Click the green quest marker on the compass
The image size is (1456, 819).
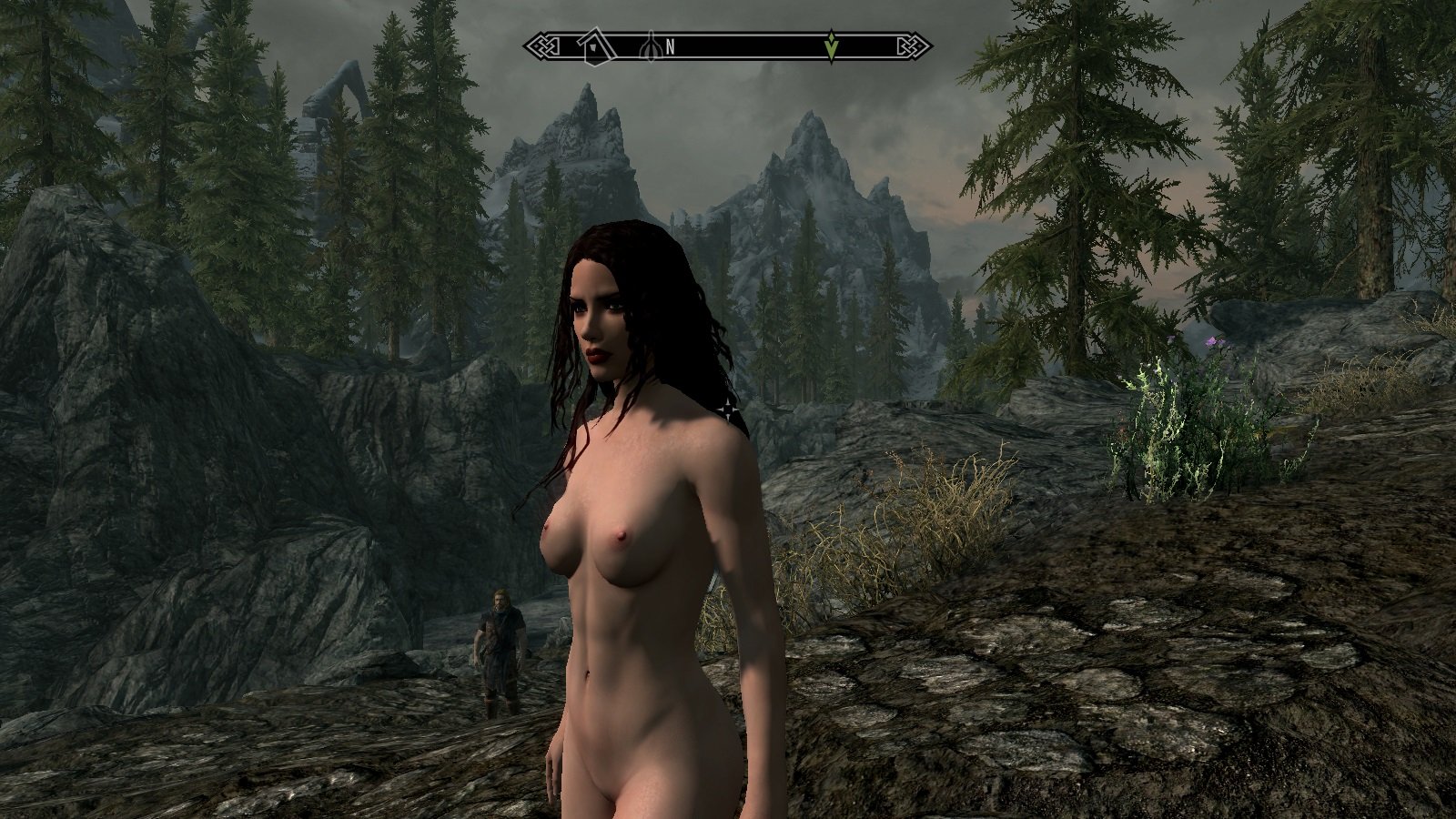tap(831, 45)
